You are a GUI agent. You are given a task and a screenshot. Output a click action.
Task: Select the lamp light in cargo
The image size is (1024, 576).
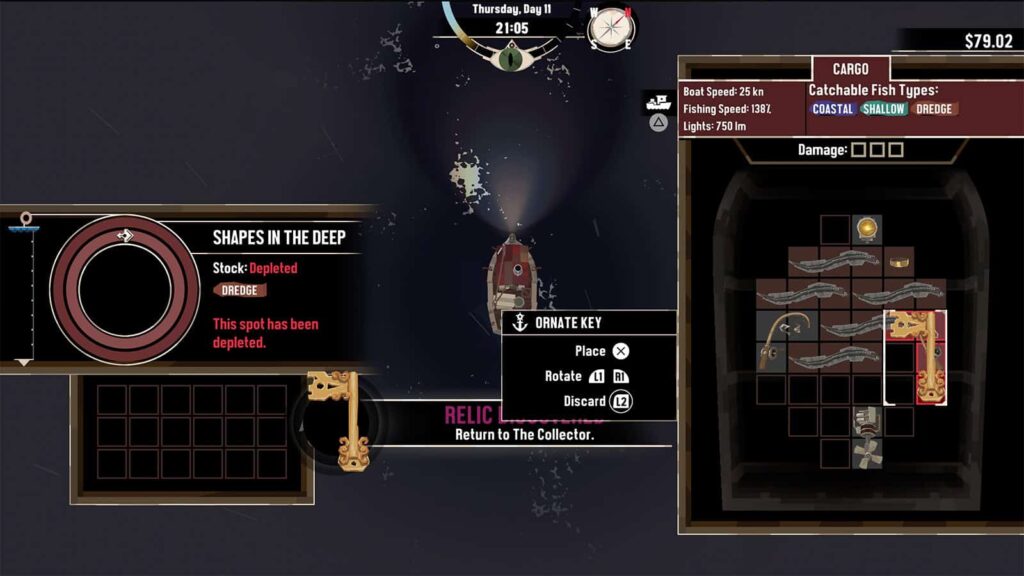coord(867,229)
